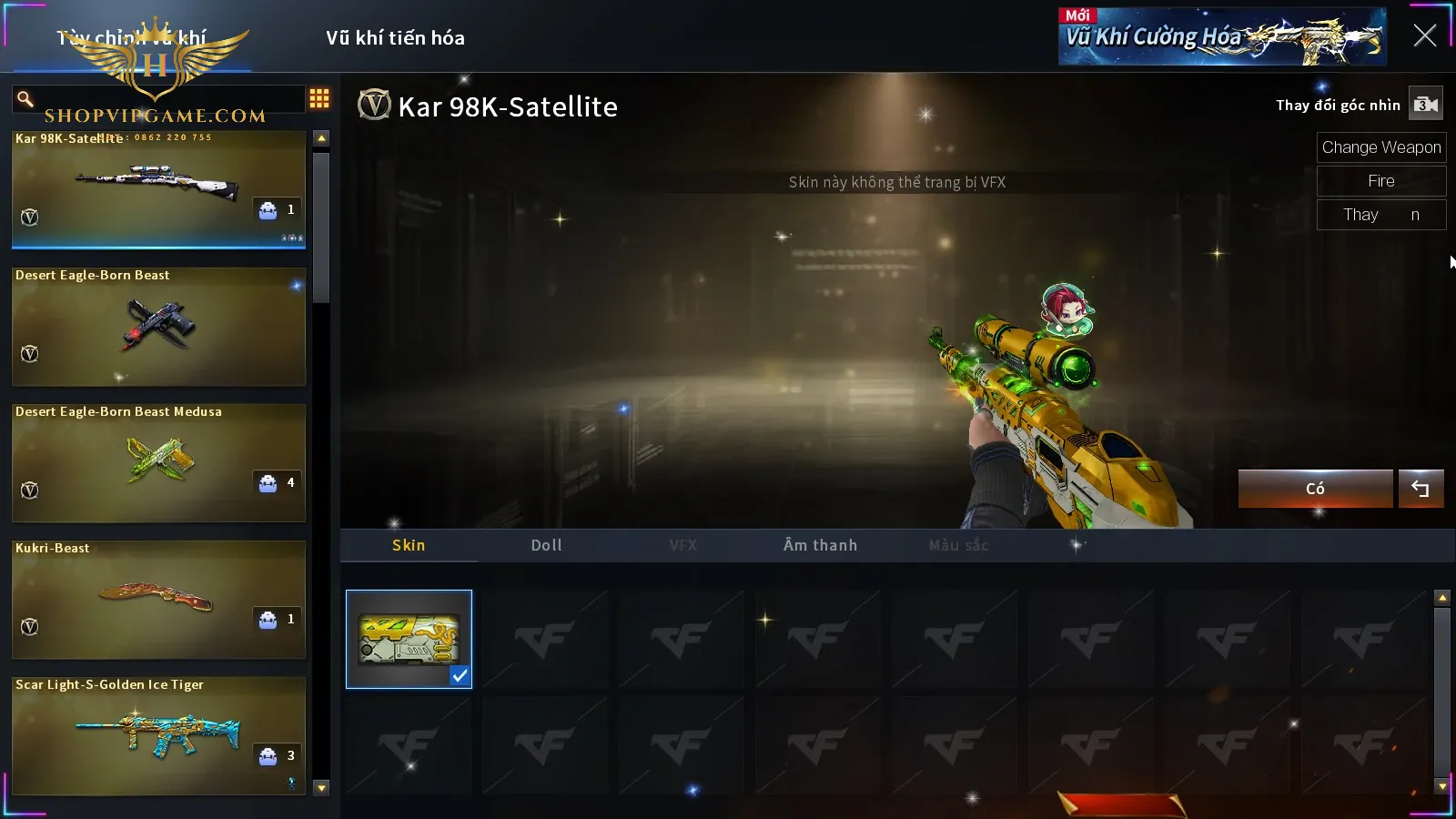Click the weapon list scroll-down arrow
This screenshot has height=819, width=1456.
[x=321, y=788]
